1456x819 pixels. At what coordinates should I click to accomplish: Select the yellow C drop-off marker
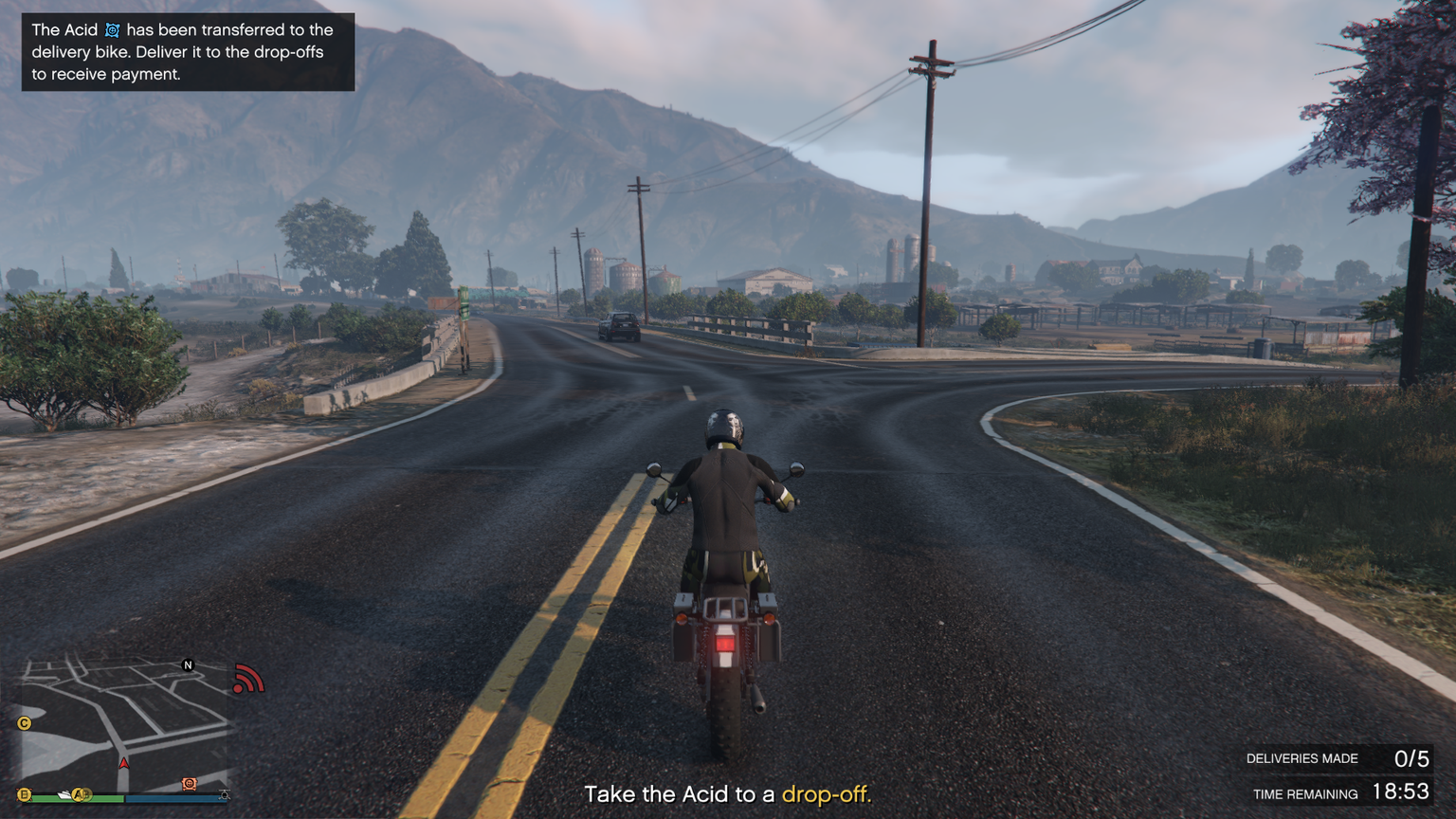coord(25,723)
